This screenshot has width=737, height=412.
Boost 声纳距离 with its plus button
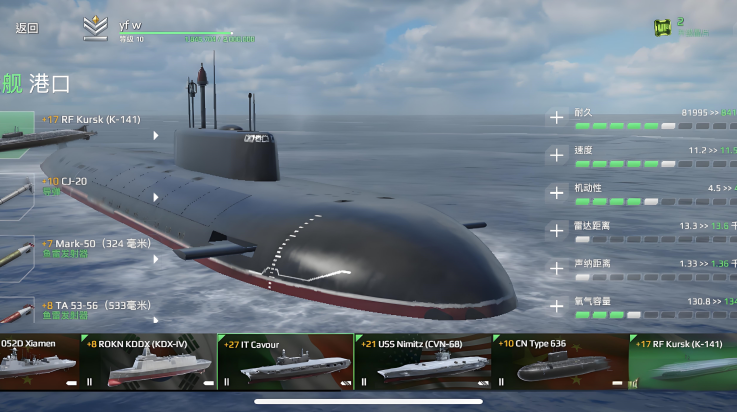557,268
